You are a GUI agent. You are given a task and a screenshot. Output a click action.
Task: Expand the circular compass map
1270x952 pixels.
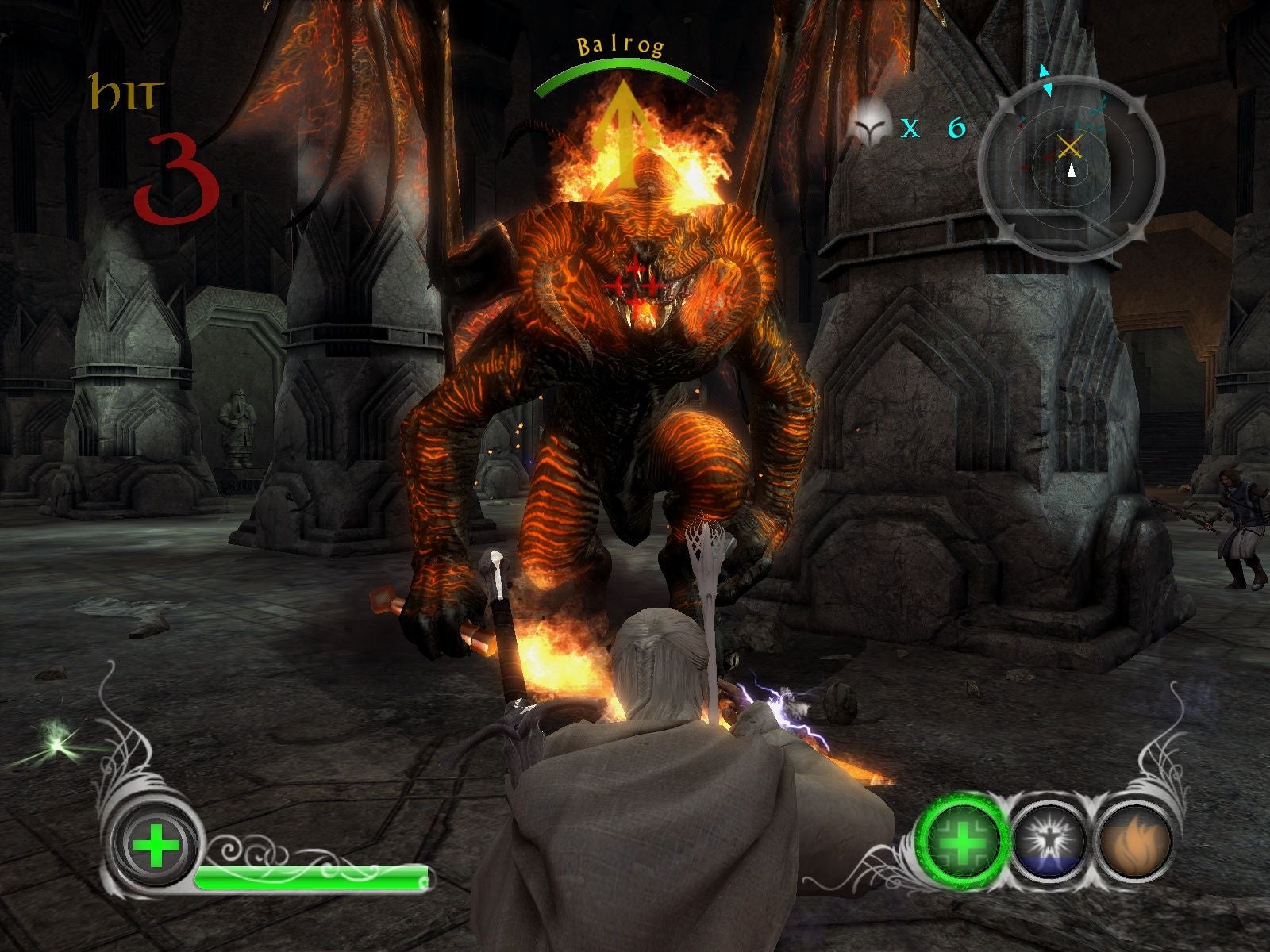coord(1072,159)
